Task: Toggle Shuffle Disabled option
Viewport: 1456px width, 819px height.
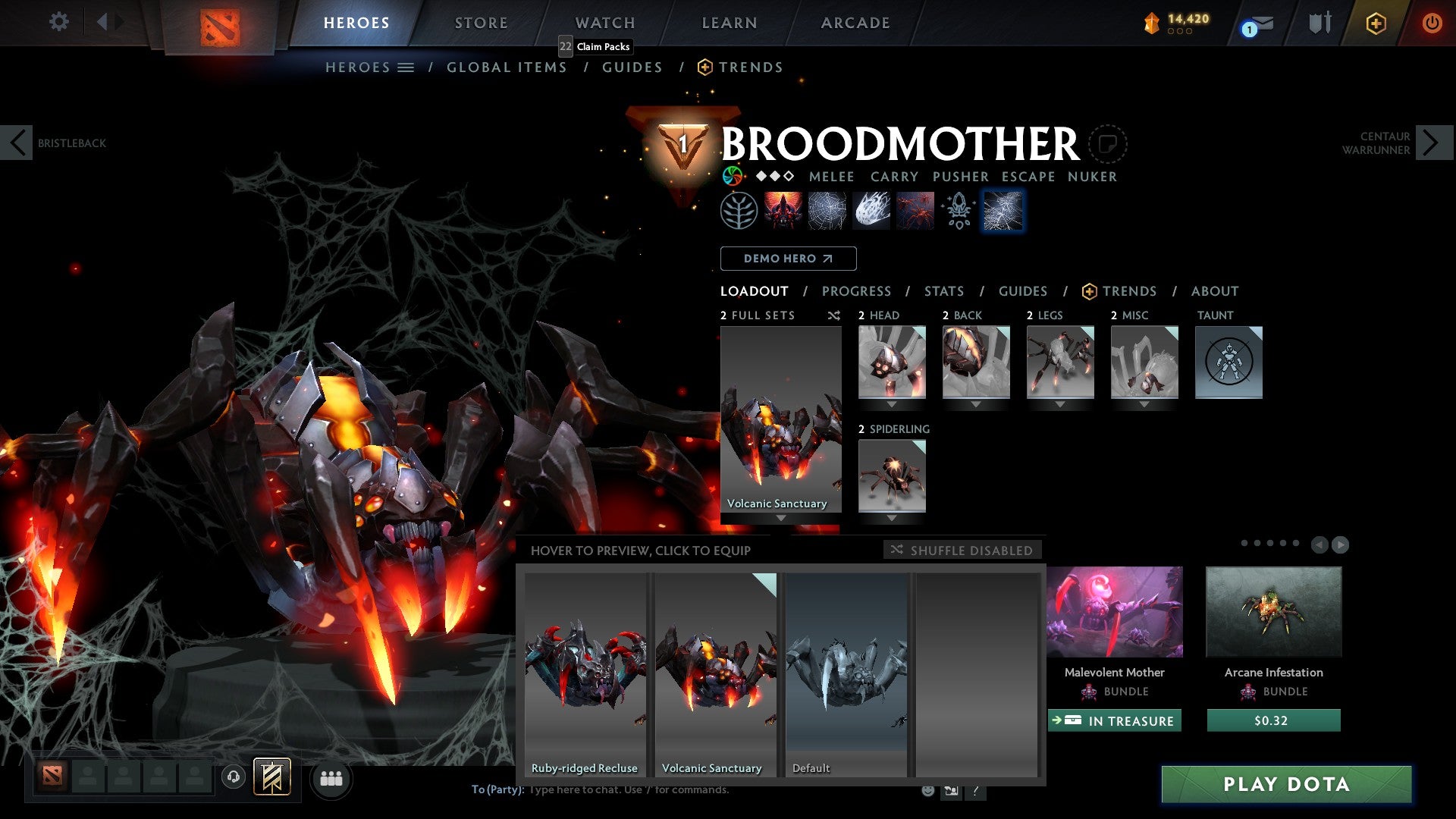Action: click(x=962, y=550)
